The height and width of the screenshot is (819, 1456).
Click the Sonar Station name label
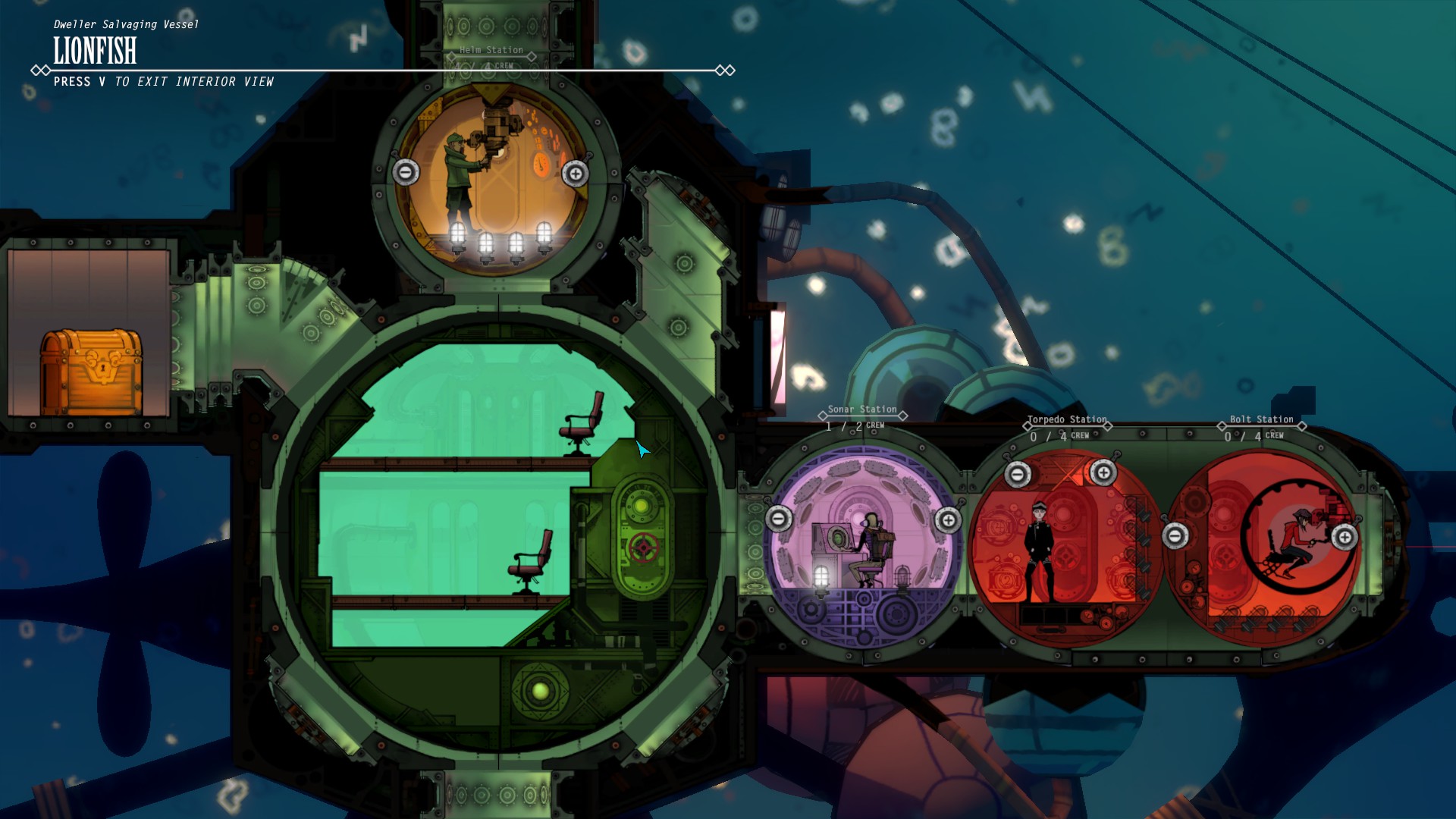(861, 409)
